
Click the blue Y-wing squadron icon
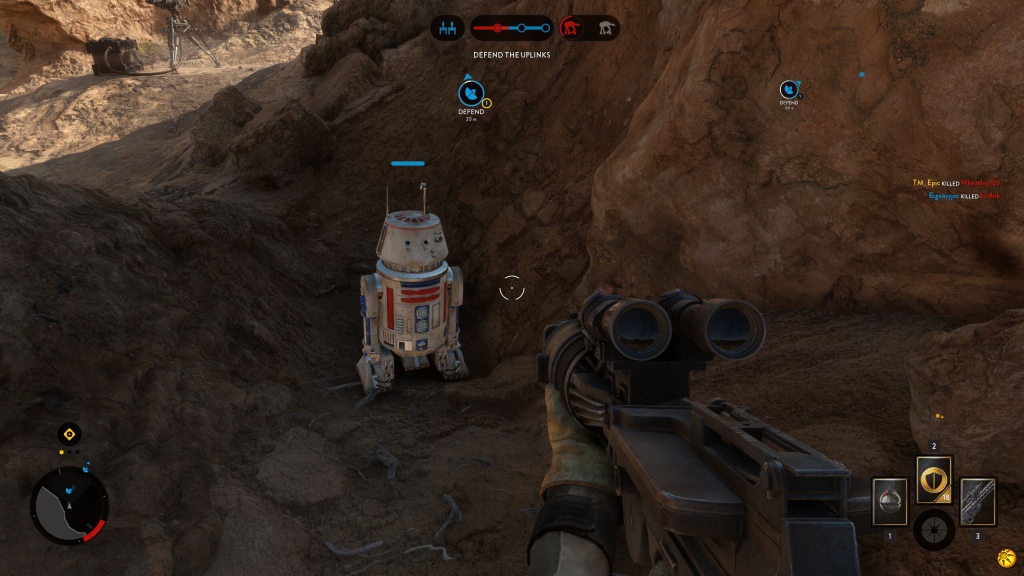447,28
